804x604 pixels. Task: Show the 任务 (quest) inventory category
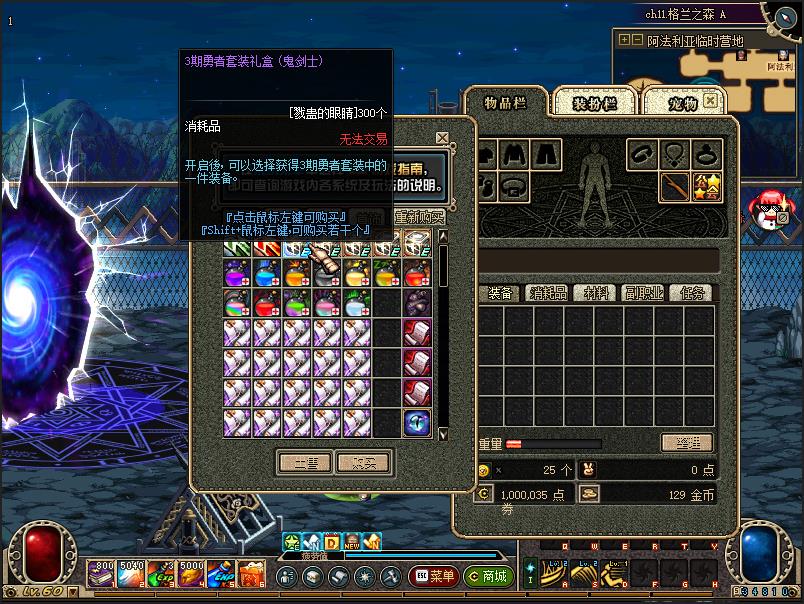click(x=692, y=293)
